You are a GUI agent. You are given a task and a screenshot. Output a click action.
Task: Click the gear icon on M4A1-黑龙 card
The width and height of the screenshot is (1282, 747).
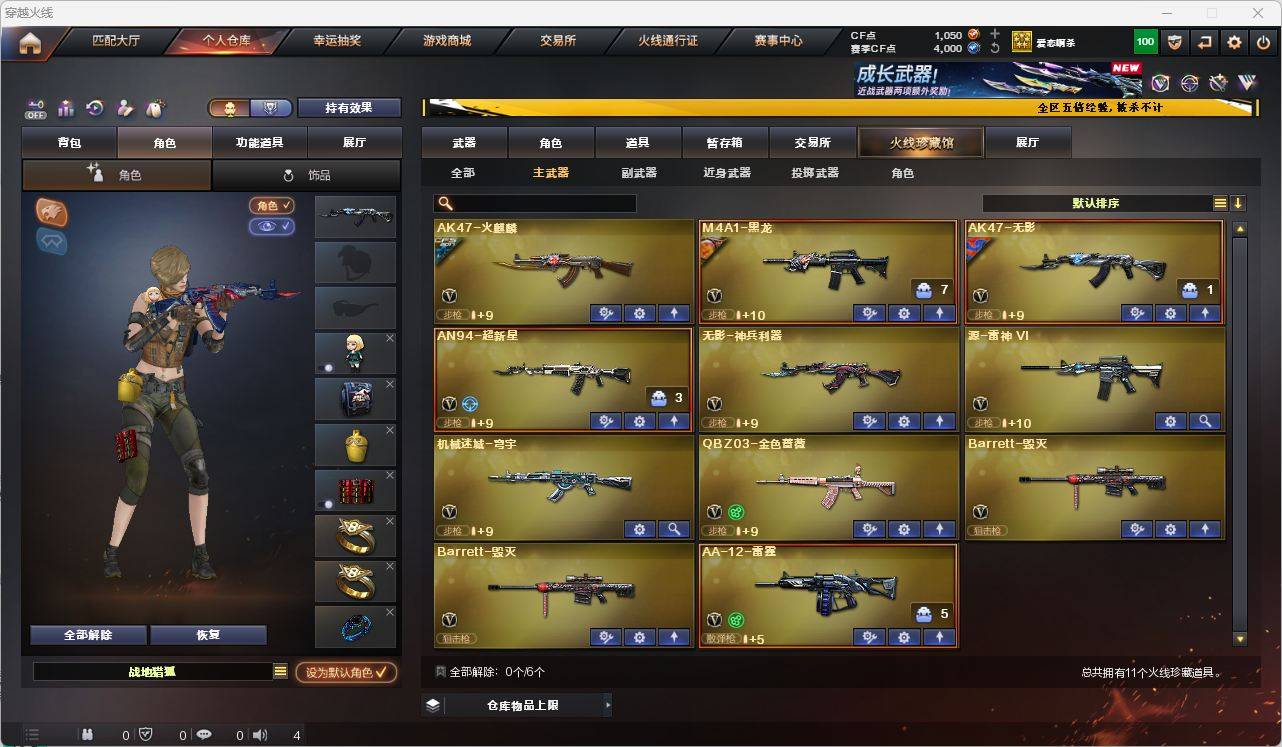[x=904, y=313]
